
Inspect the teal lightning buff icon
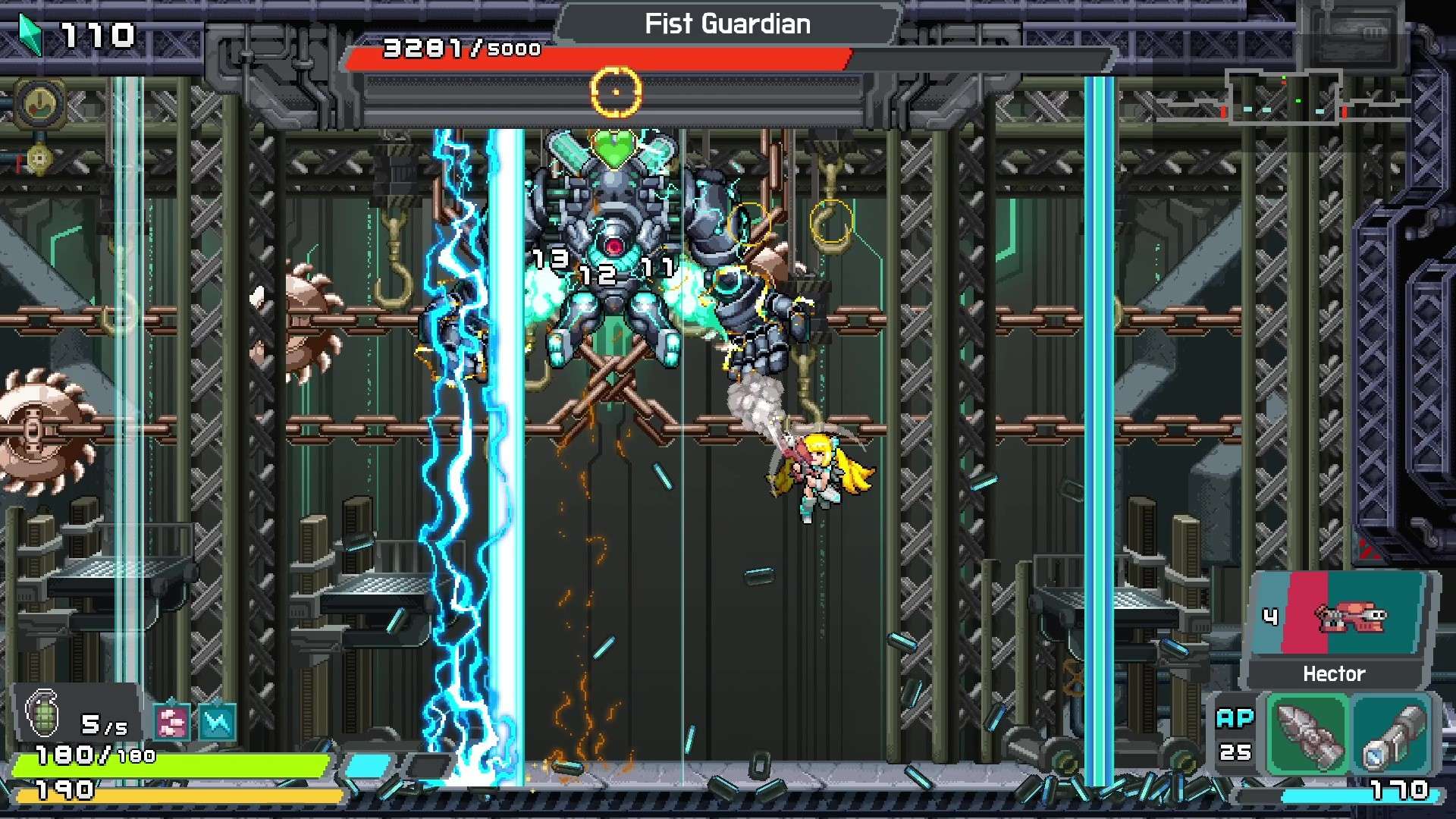[217, 721]
